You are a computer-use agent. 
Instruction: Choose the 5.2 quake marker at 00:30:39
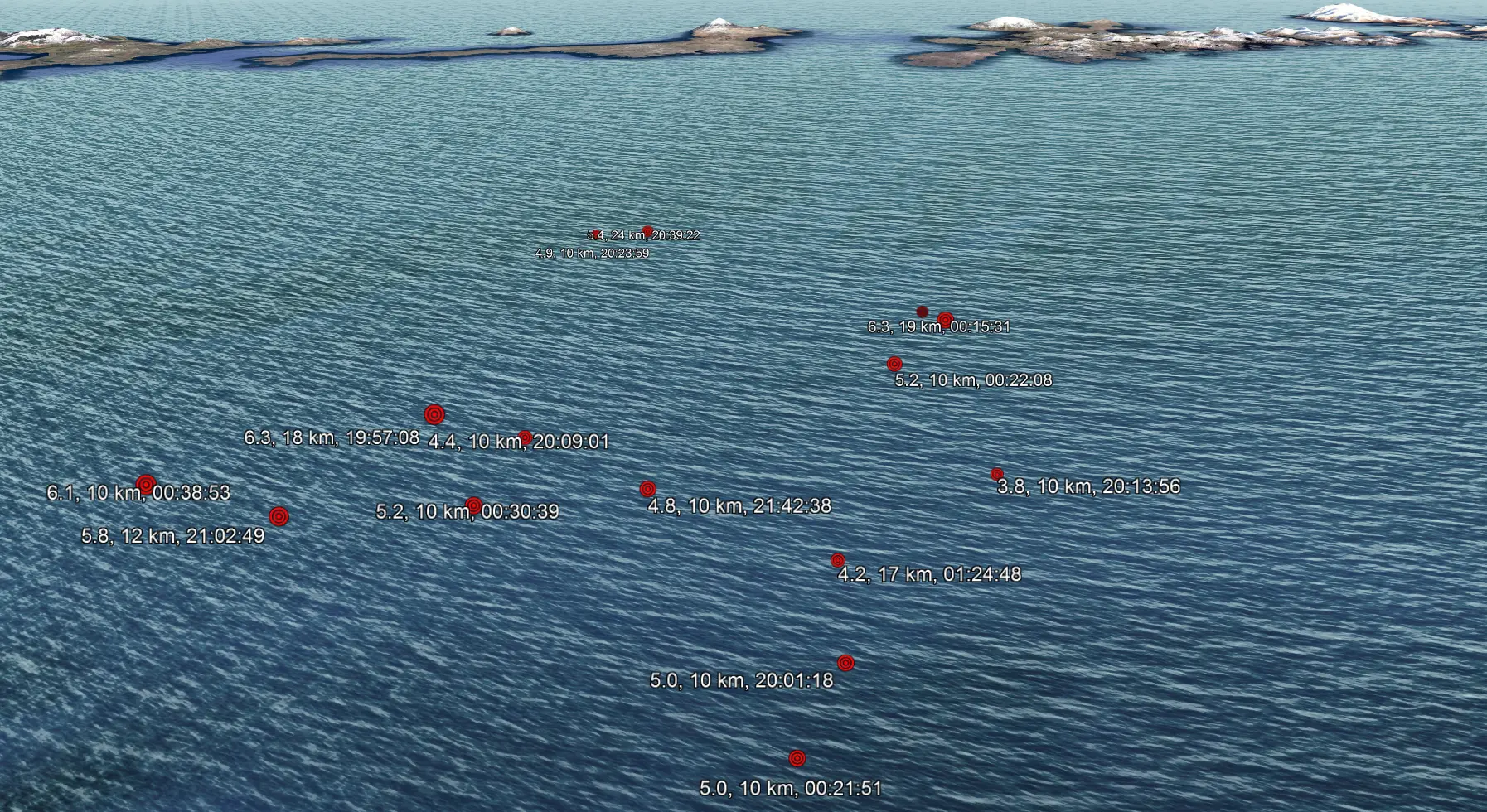pos(473,505)
